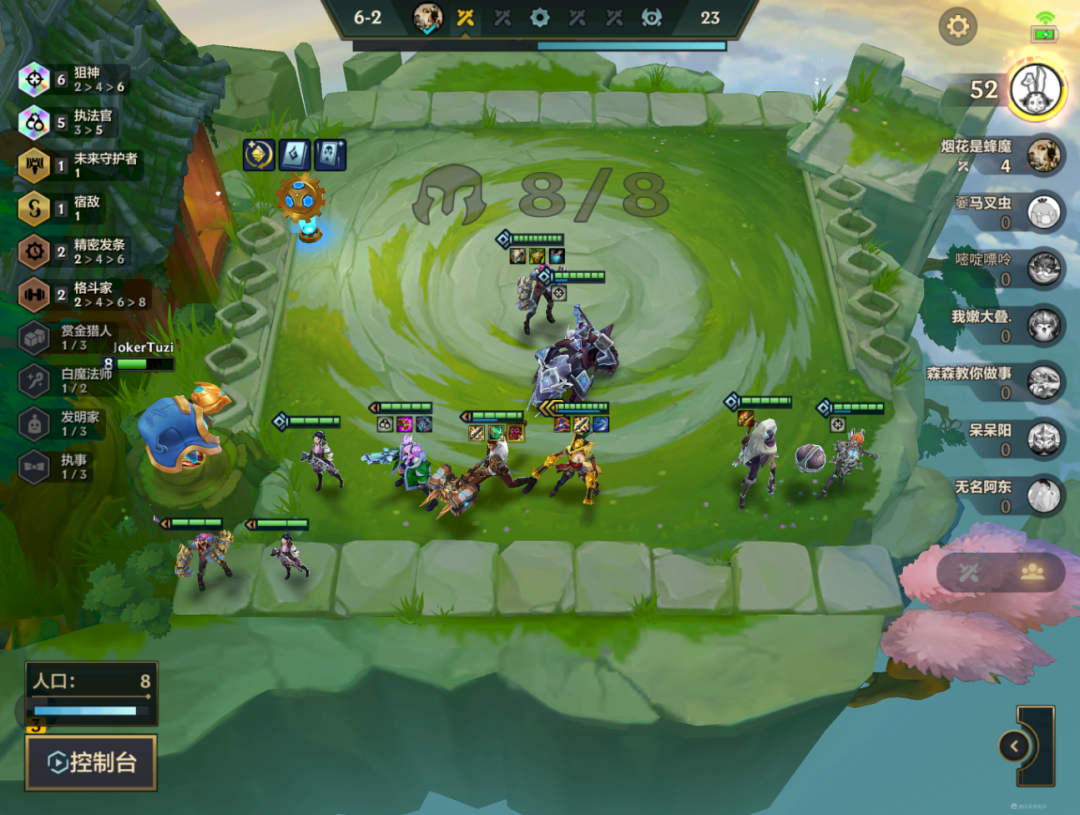Image resolution: width=1080 pixels, height=815 pixels.
Task: Select the 未来守护者 trait
Action: tap(80, 165)
